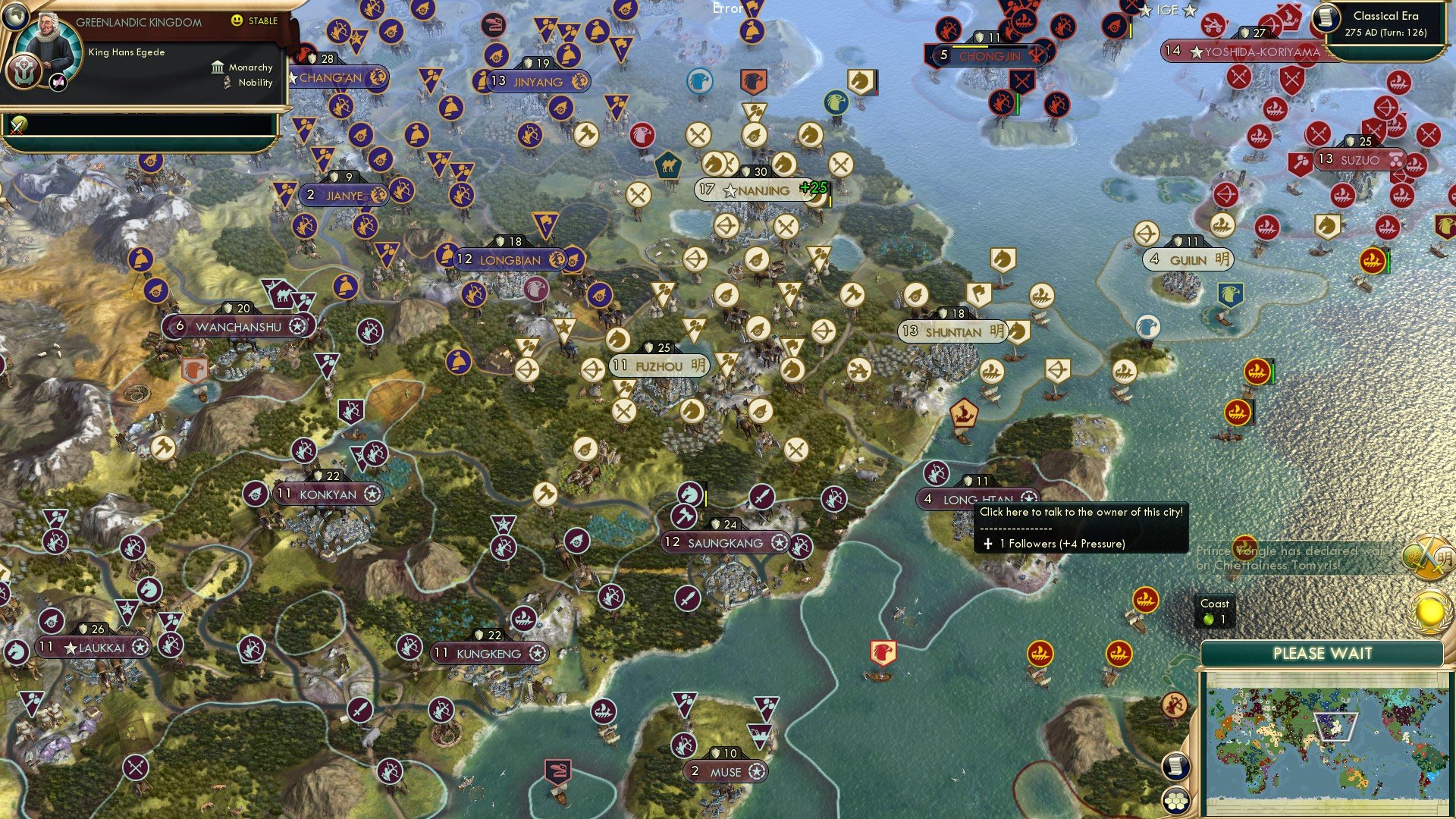Click the globe icon above the leader portrait
This screenshot has width=1456, height=819.
coord(15,17)
